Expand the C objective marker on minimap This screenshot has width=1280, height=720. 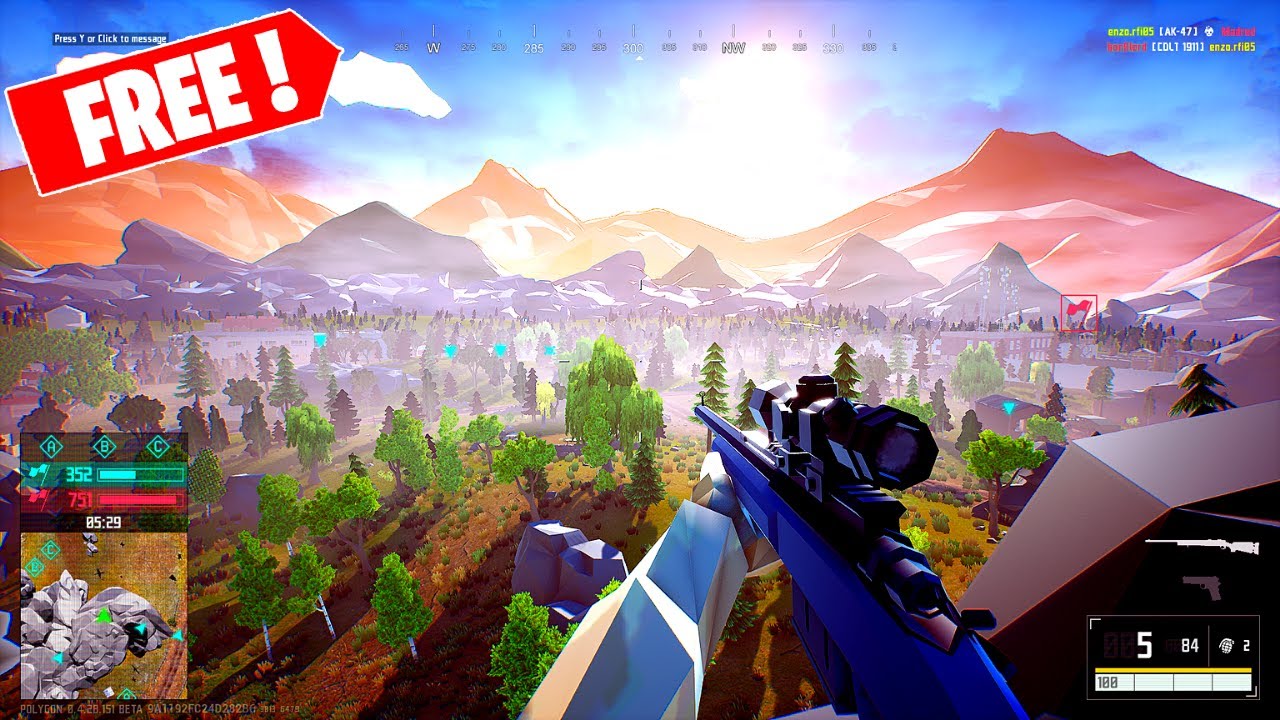pyautogui.click(x=50, y=547)
